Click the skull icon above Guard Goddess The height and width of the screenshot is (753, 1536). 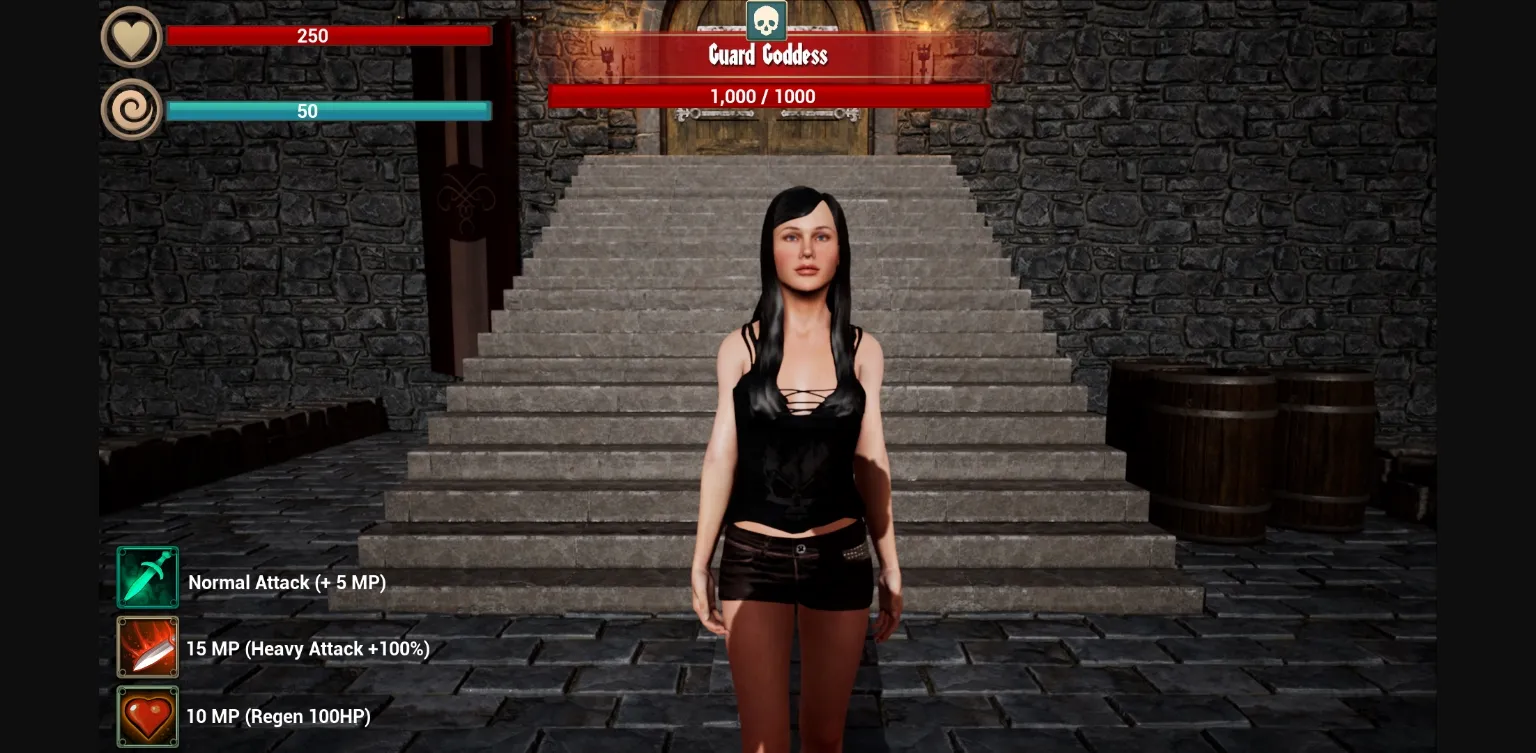[x=768, y=20]
